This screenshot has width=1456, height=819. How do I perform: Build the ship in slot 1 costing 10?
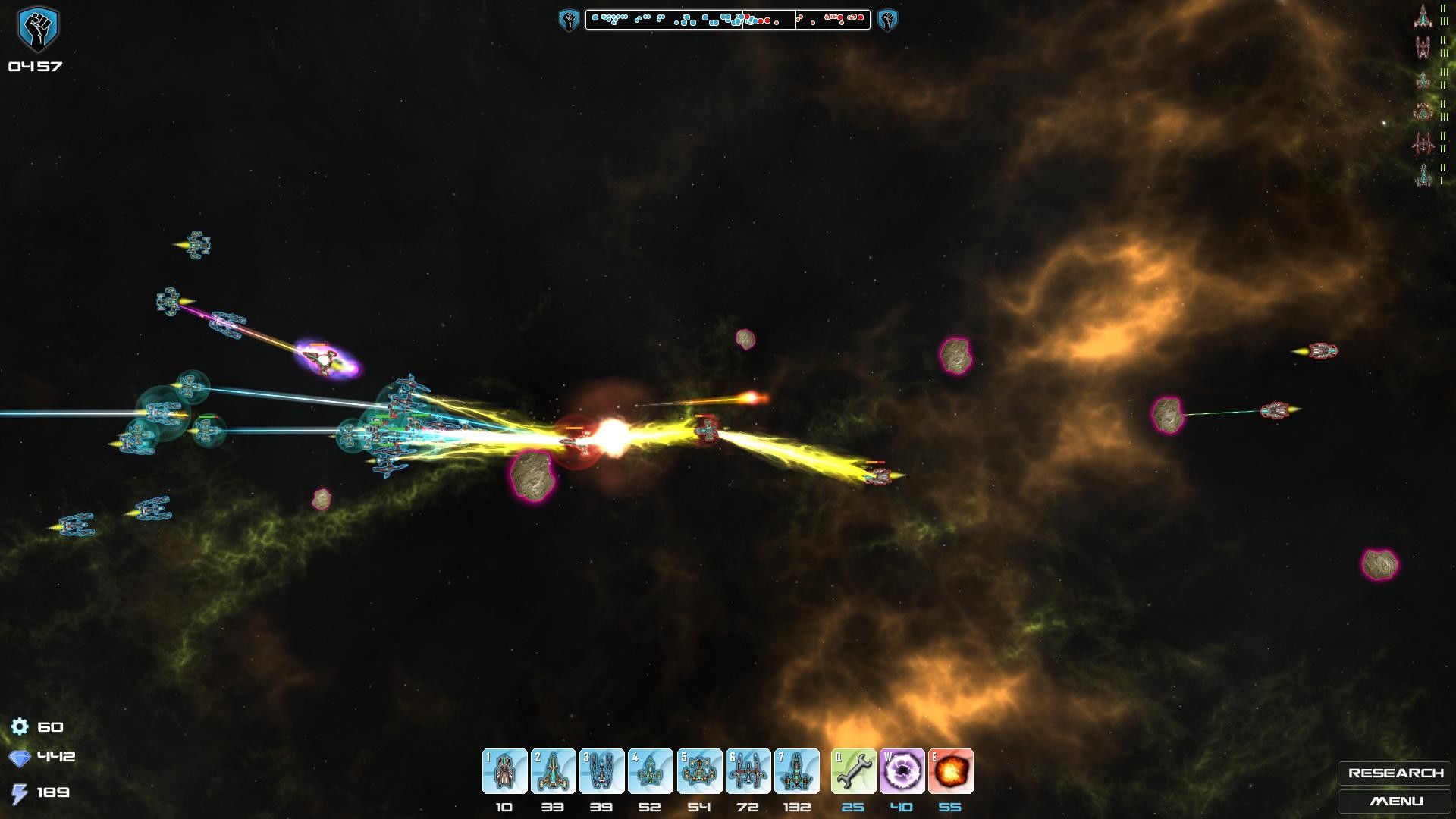point(504,771)
